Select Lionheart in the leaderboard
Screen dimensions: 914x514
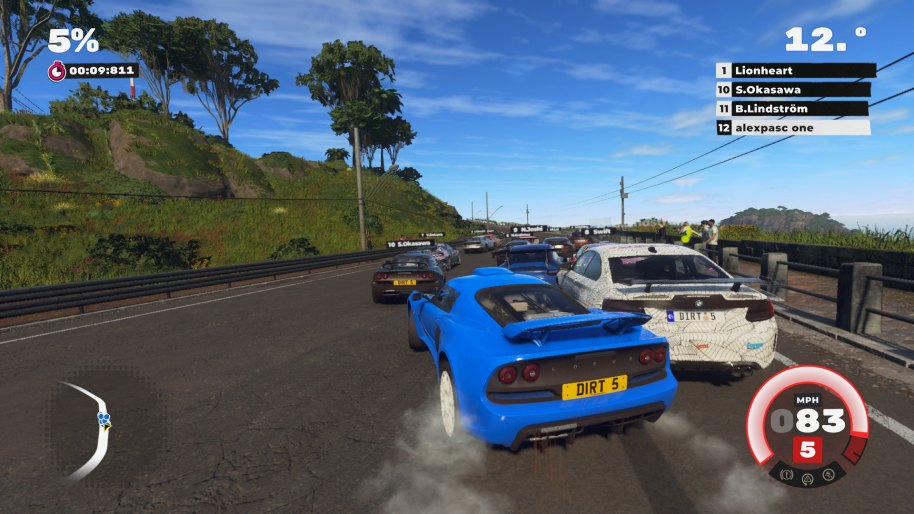pyautogui.click(x=795, y=70)
